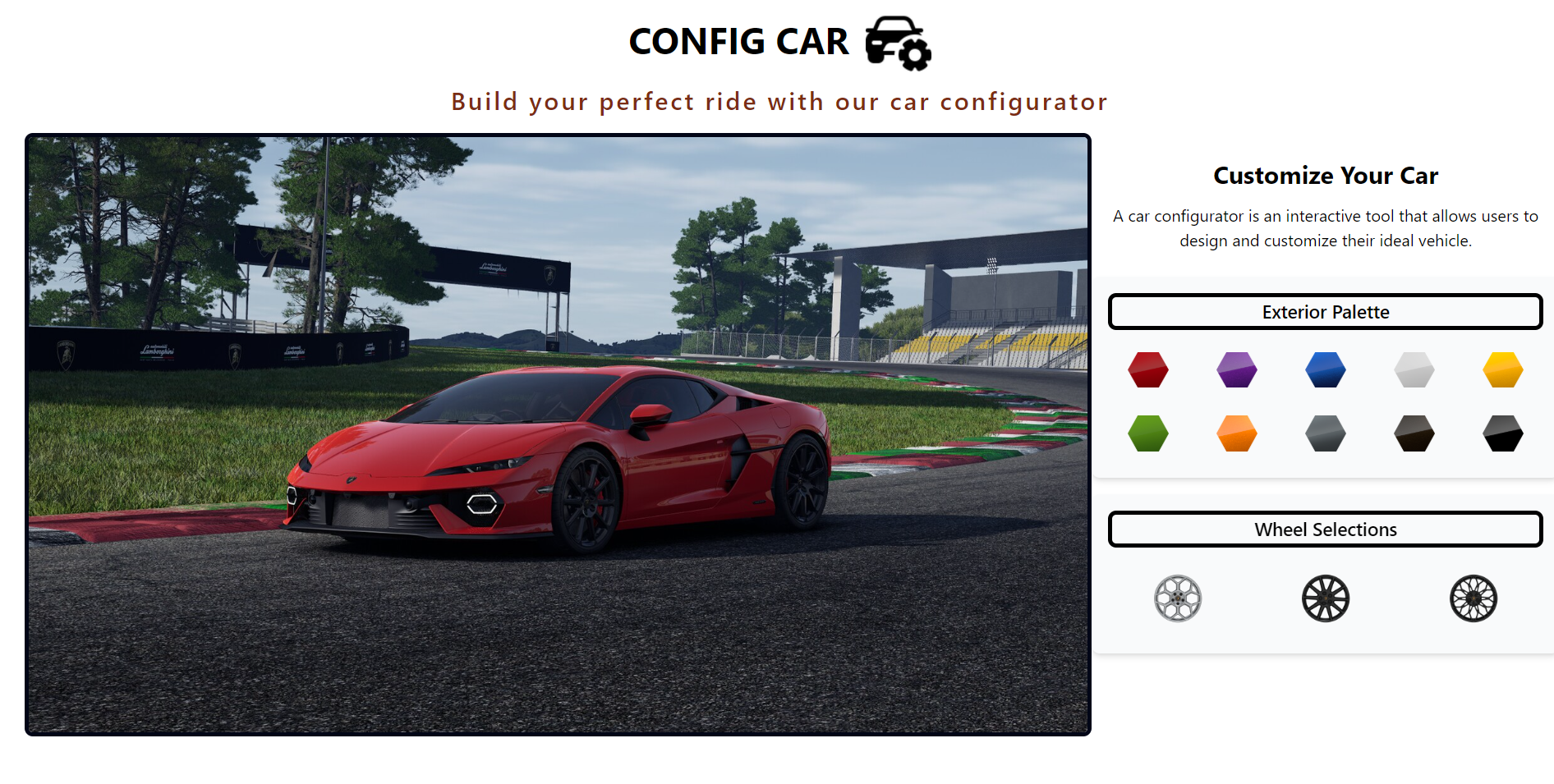This screenshot has width=1554, height=784.
Task: Choose the black turbine-style wheel design
Action: click(x=1325, y=598)
